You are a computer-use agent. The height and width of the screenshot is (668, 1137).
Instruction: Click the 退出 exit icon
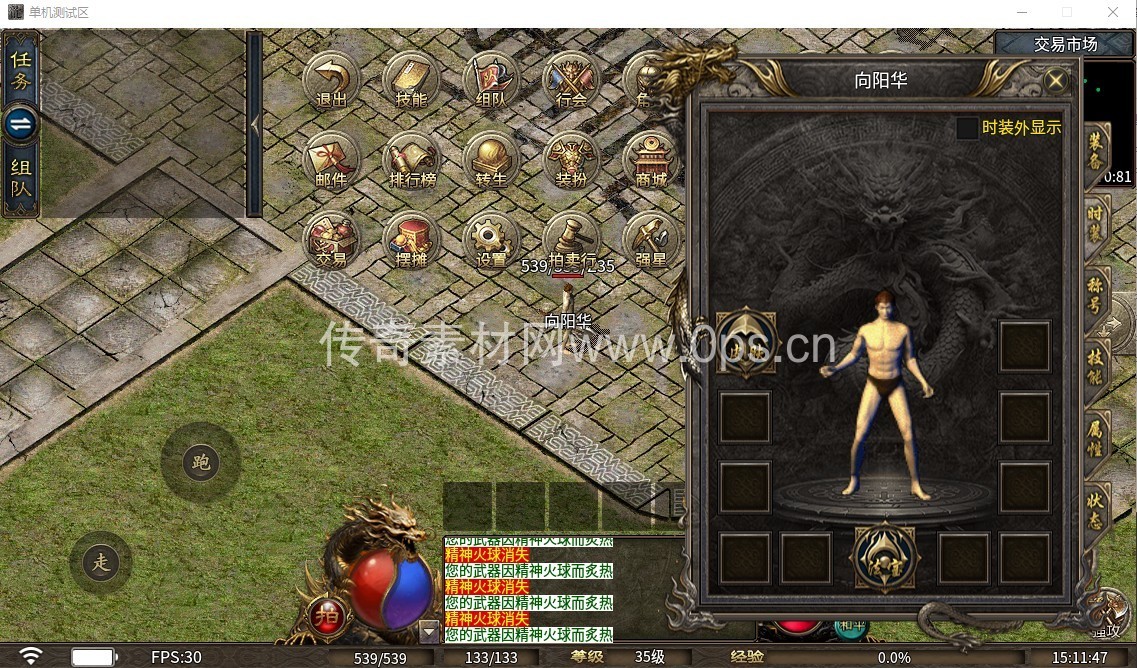tap(331, 80)
